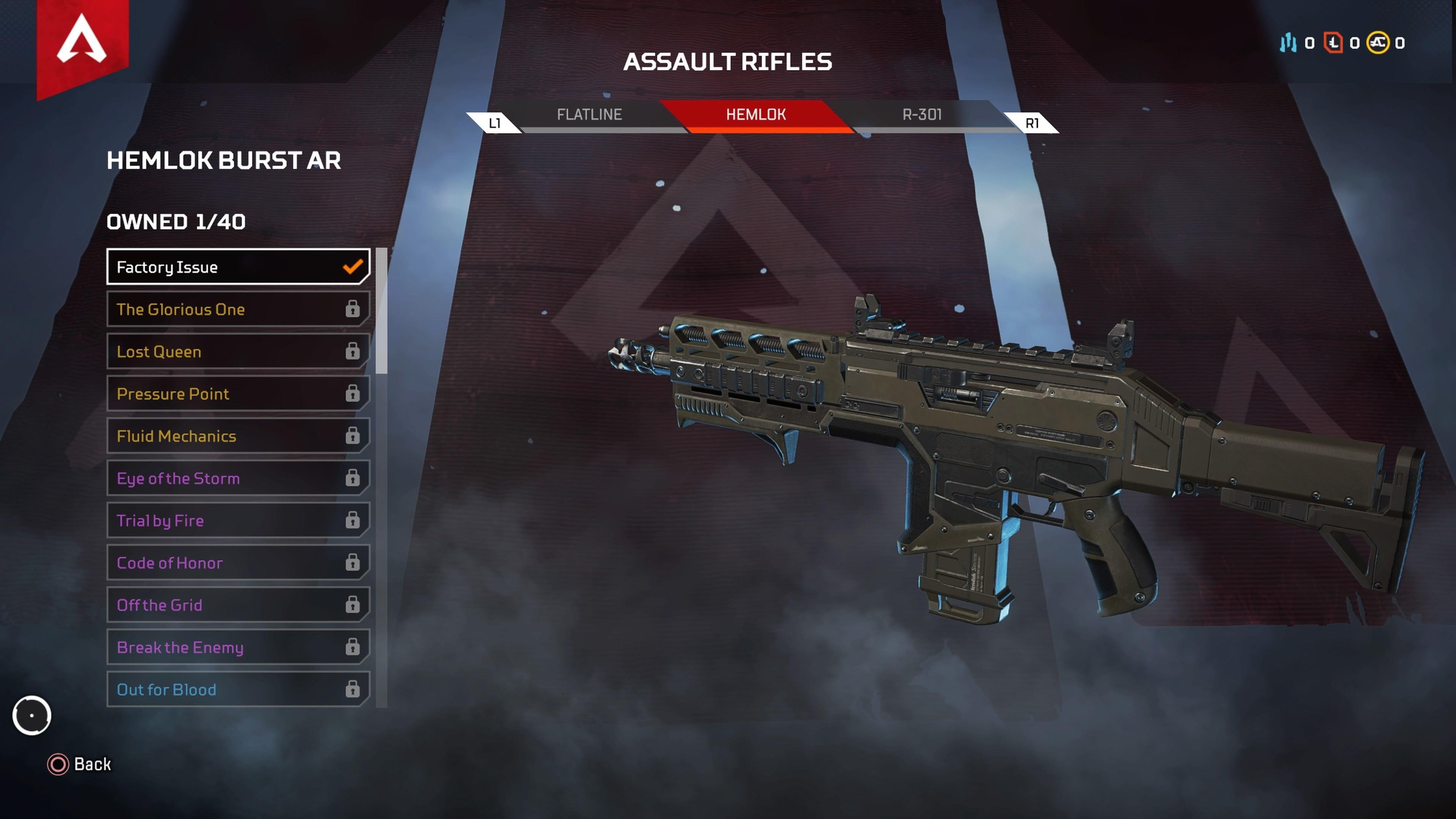The image size is (1456, 819).
Task: Preview The Glorious One skin
Action: 238,309
